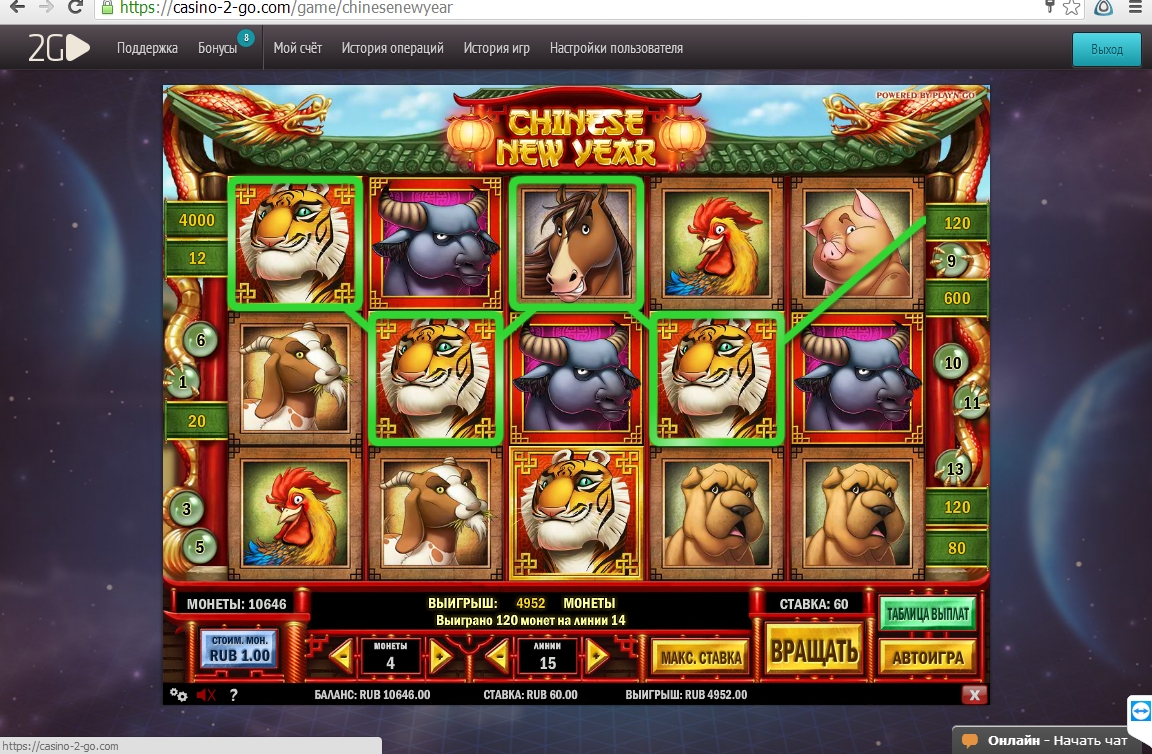
Task: Decrease МОНЕТЫ coins per line
Action: (341, 657)
